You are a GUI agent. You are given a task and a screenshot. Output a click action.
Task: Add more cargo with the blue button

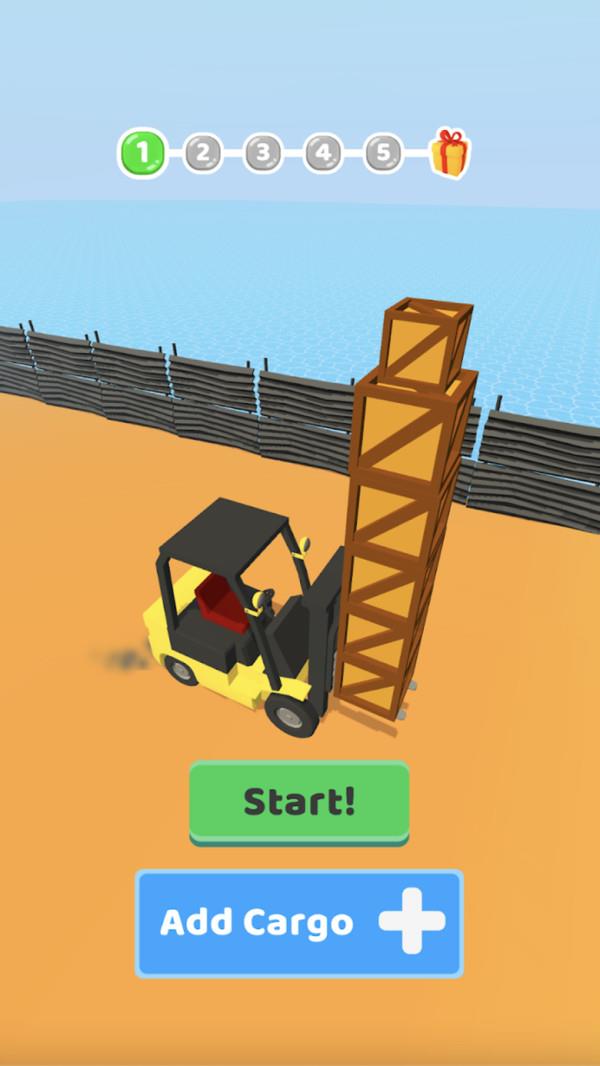click(x=299, y=922)
